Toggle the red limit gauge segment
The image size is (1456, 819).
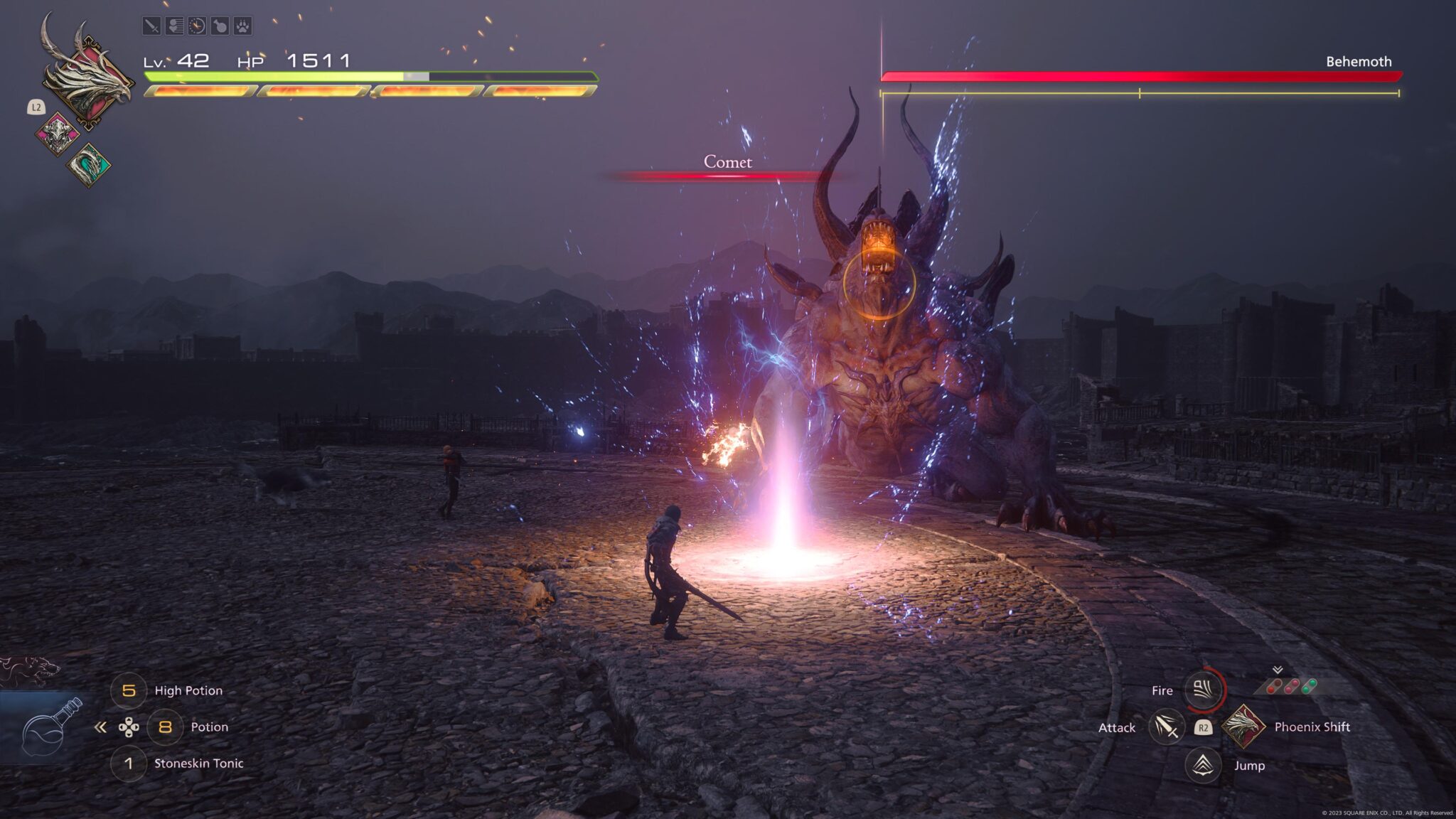pos(1273,685)
